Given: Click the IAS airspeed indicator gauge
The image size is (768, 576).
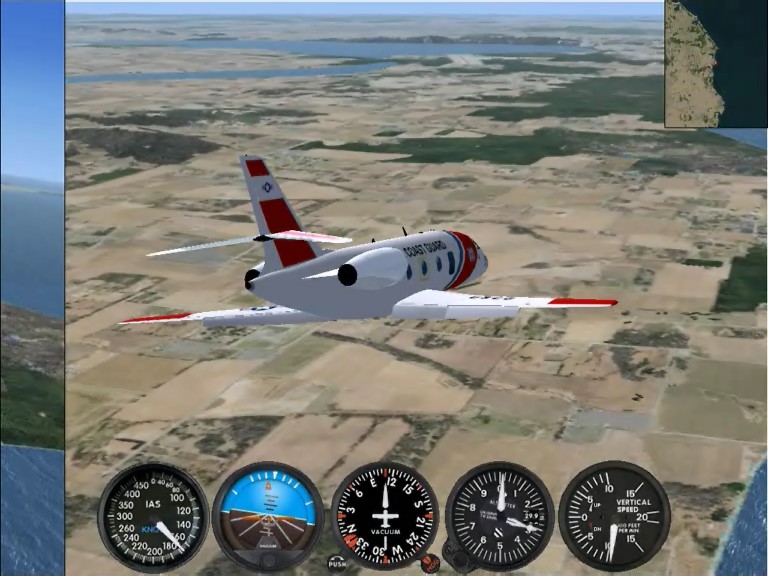Looking at the screenshot, I should (153, 516).
